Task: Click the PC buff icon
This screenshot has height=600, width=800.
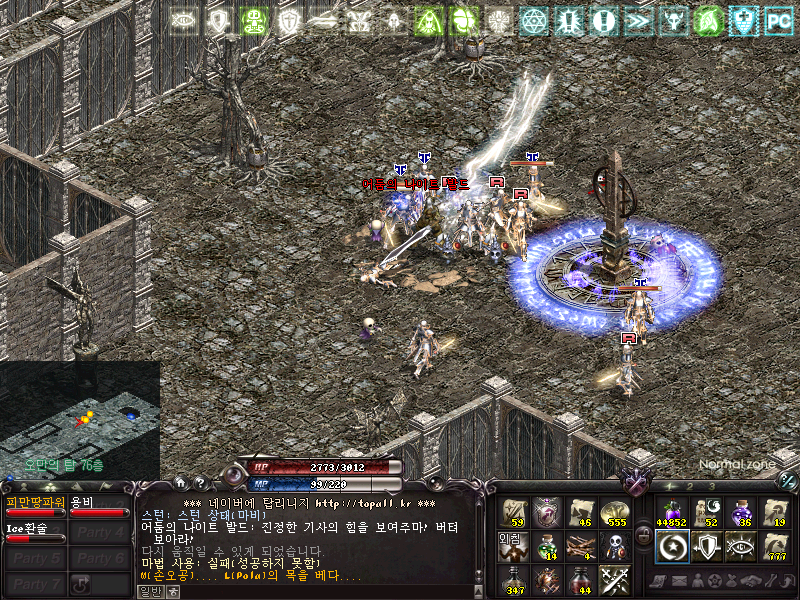Action: [x=777, y=19]
